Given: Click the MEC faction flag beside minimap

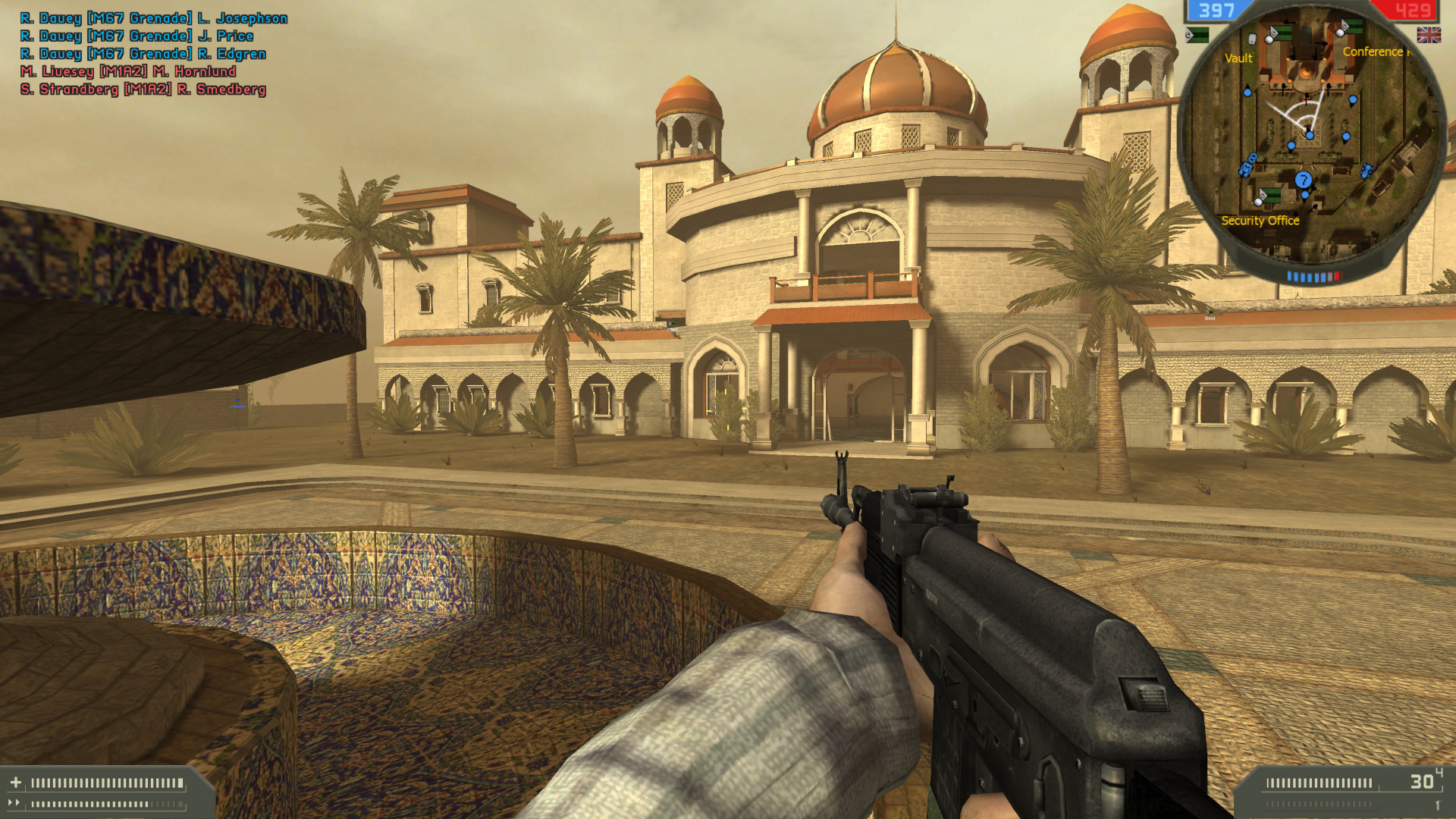Looking at the screenshot, I should [x=1196, y=36].
